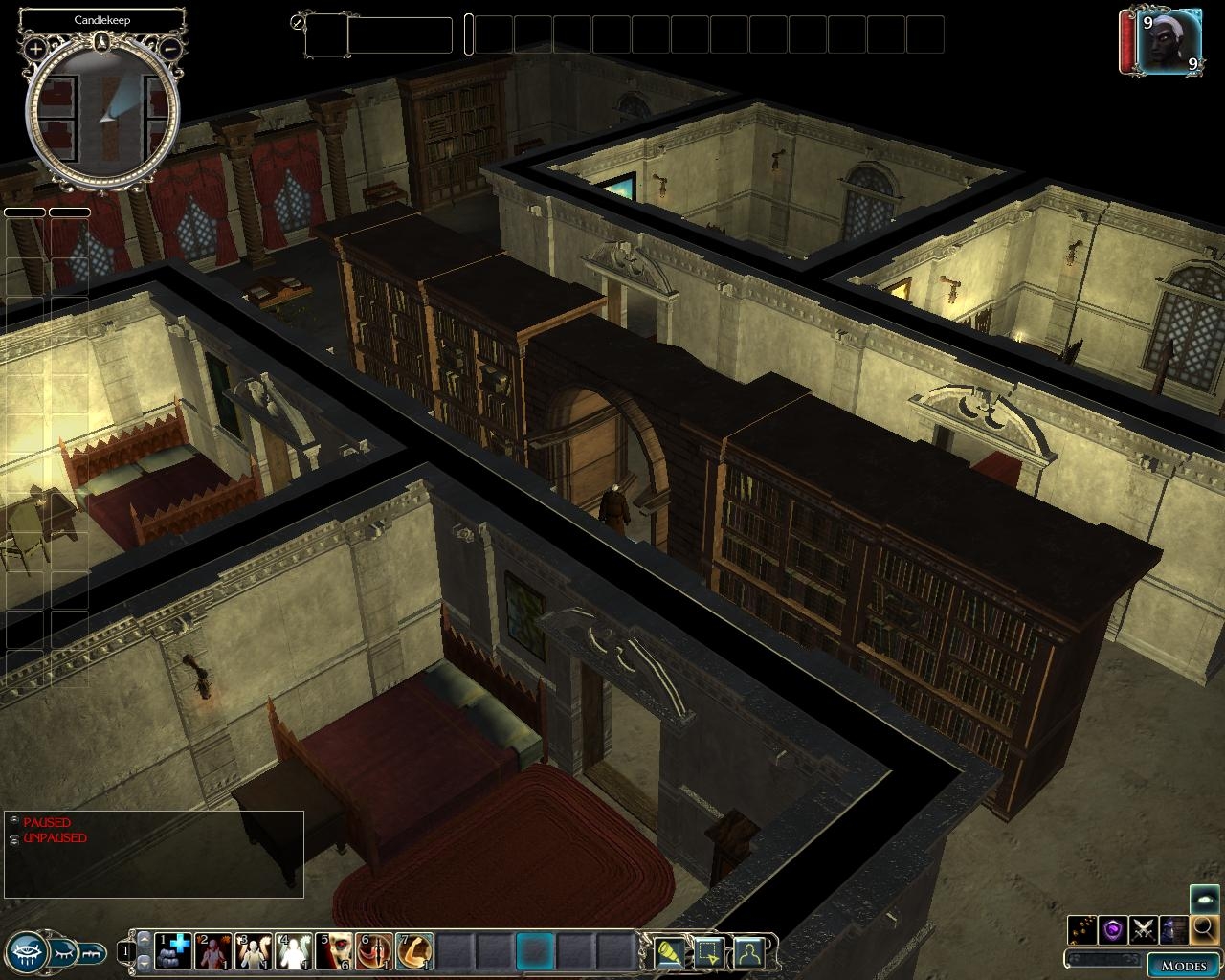
Task: Use hotbar slot 6 dagger ability
Action: 374,952
